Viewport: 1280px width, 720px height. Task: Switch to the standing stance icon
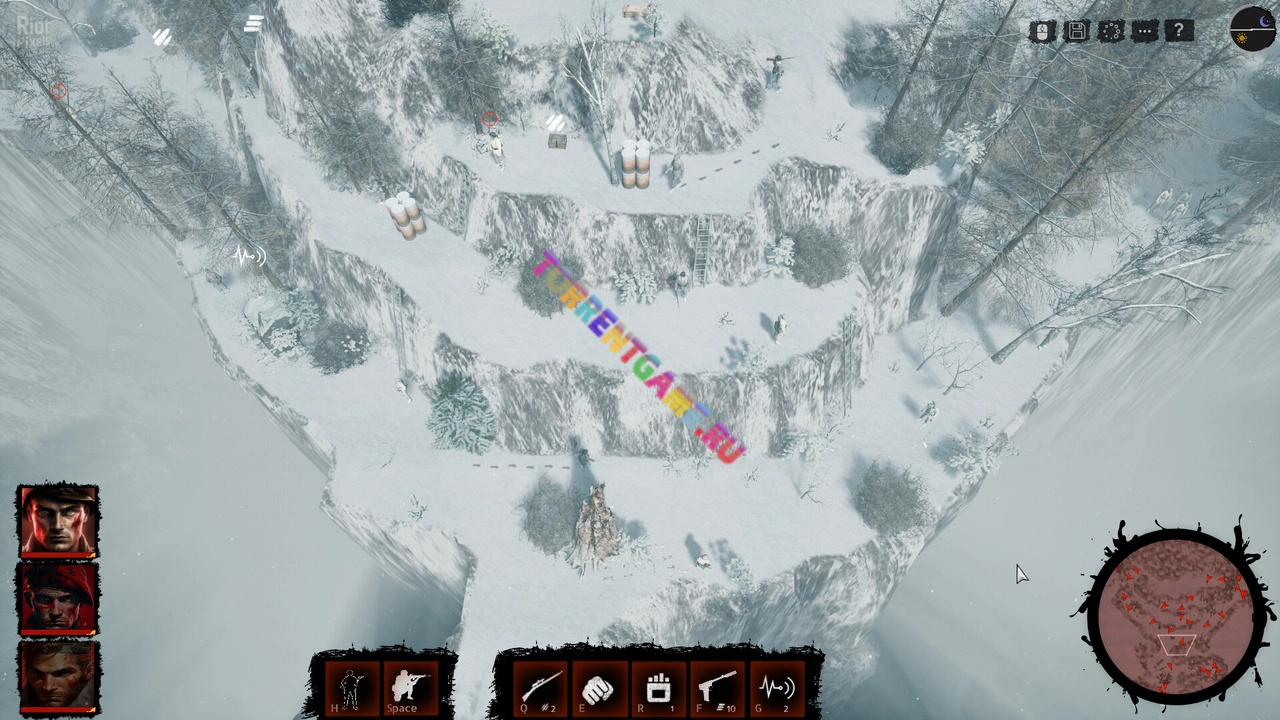pyautogui.click(x=351, y=688)
